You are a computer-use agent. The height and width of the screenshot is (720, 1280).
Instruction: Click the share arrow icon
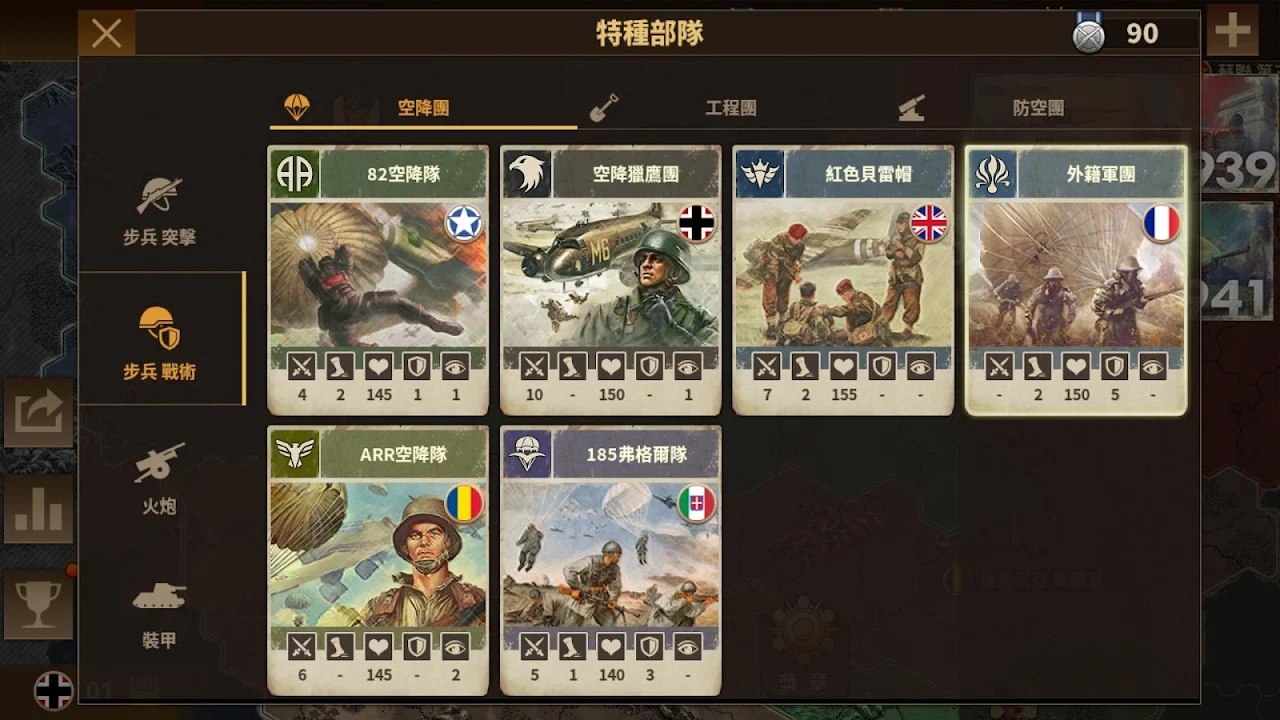pyautogui.click(x=38, y=412)
